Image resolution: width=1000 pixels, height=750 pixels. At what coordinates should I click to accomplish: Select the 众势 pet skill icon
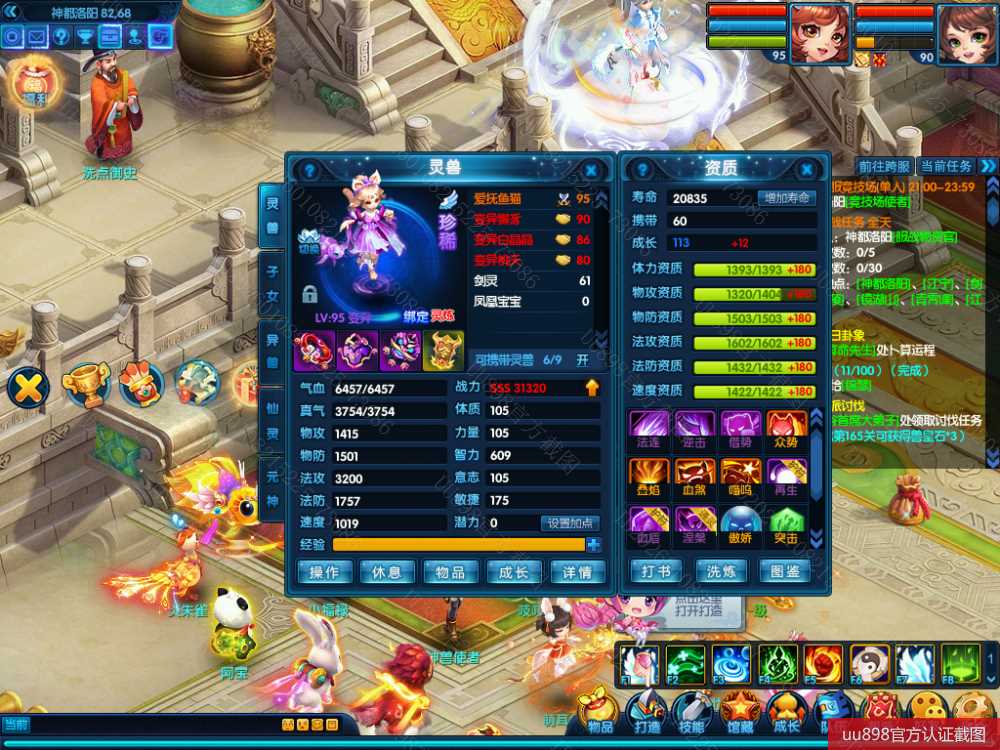786,428
